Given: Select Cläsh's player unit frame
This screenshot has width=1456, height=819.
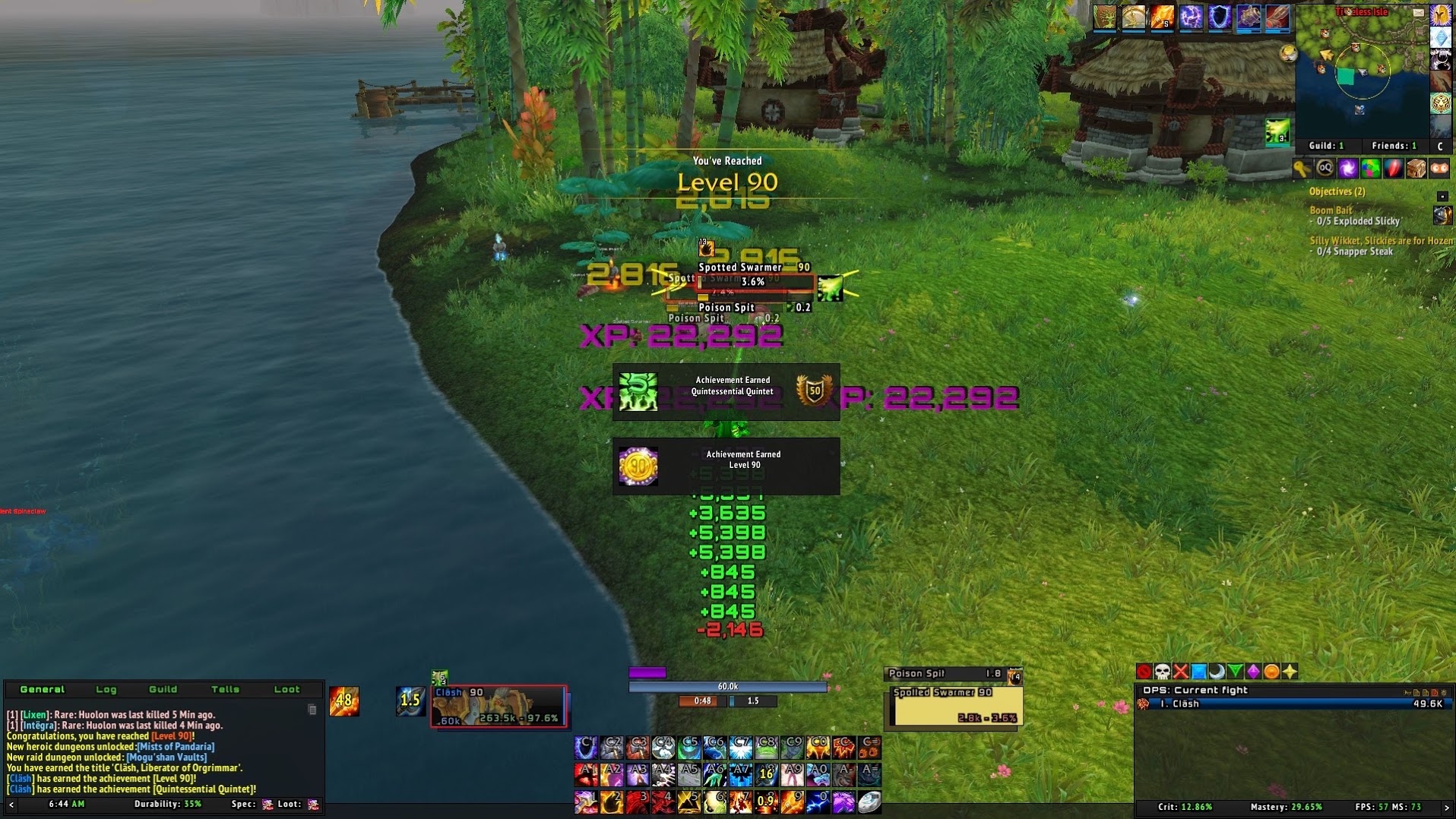Looking at the screenshot, I should pyautogui.click(x=499, y=707).
